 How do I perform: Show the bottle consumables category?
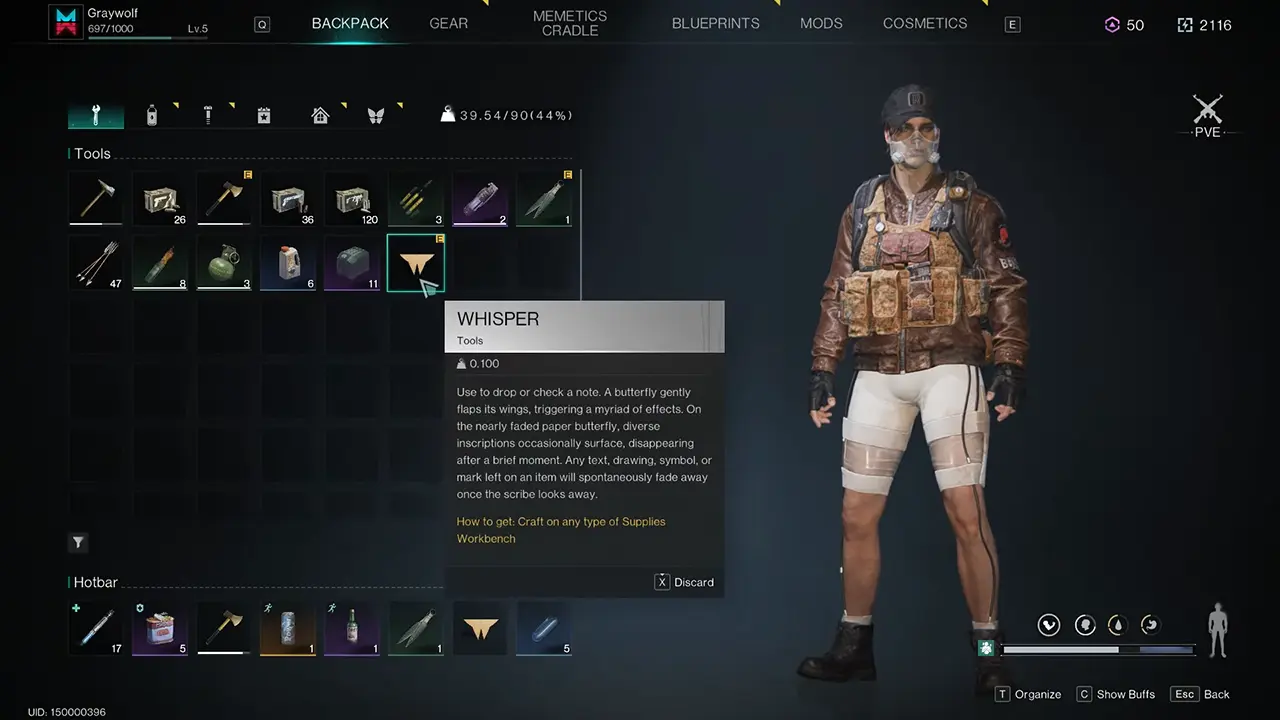pyautogui.click(x=152, y=115)
